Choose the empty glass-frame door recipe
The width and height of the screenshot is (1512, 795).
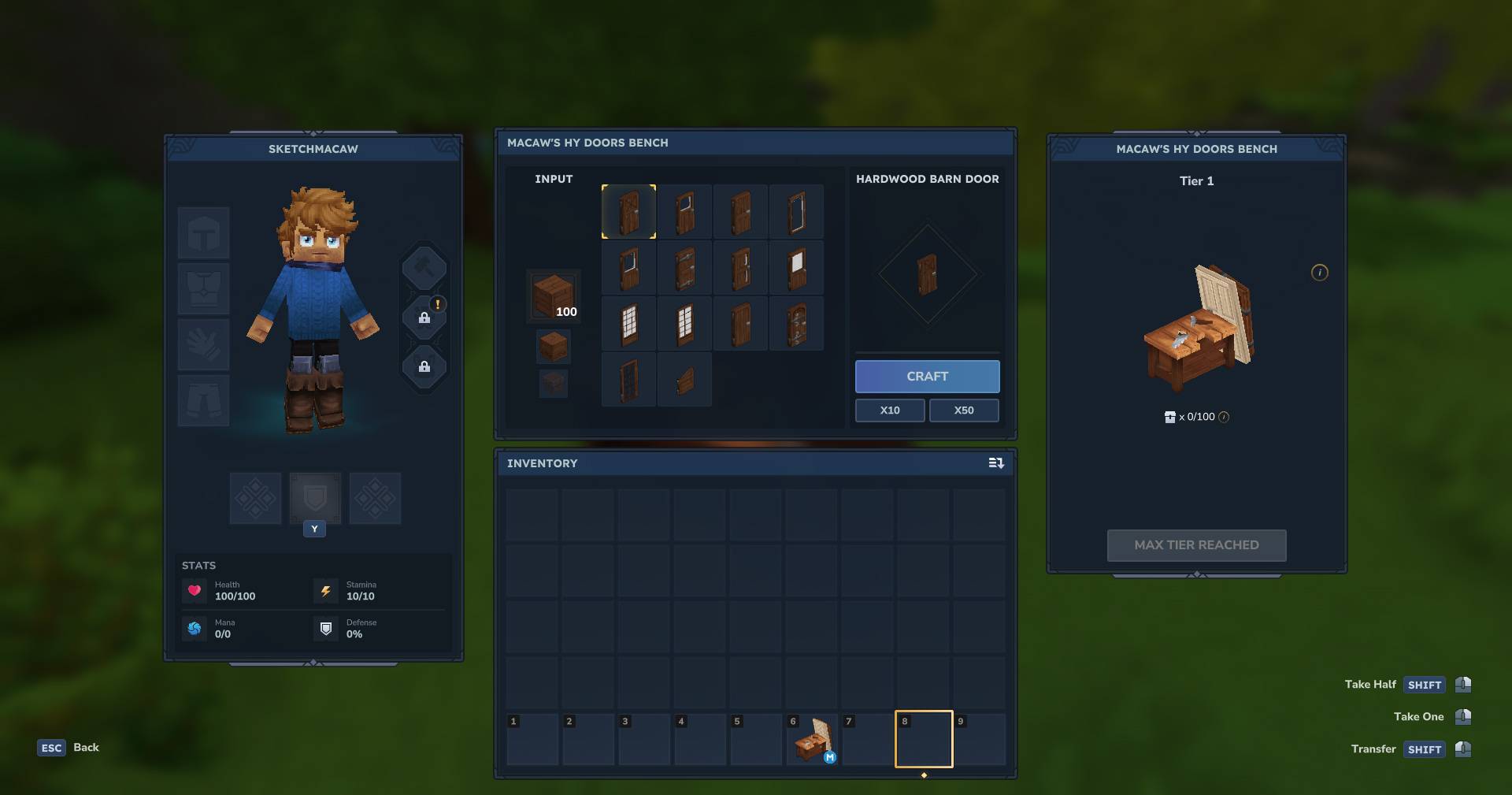(x=796, y=212)
